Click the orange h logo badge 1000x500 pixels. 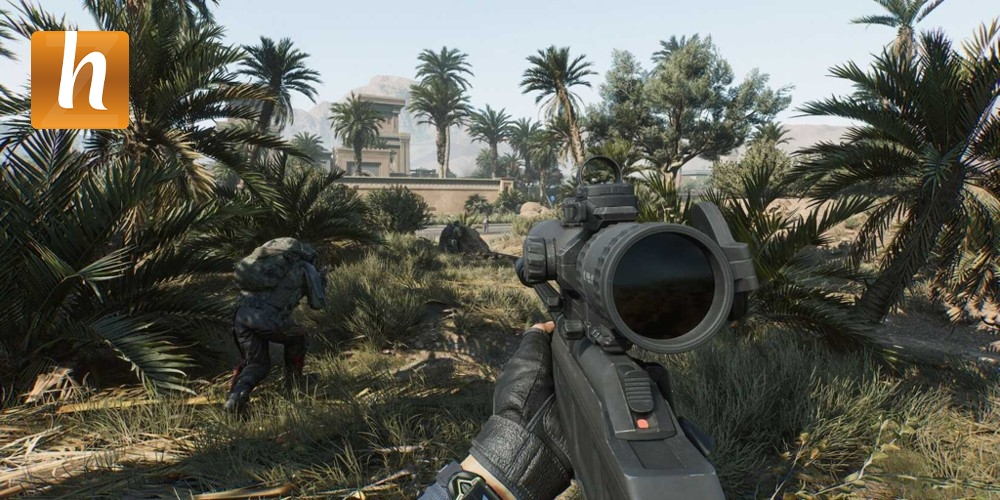(80, 80)
